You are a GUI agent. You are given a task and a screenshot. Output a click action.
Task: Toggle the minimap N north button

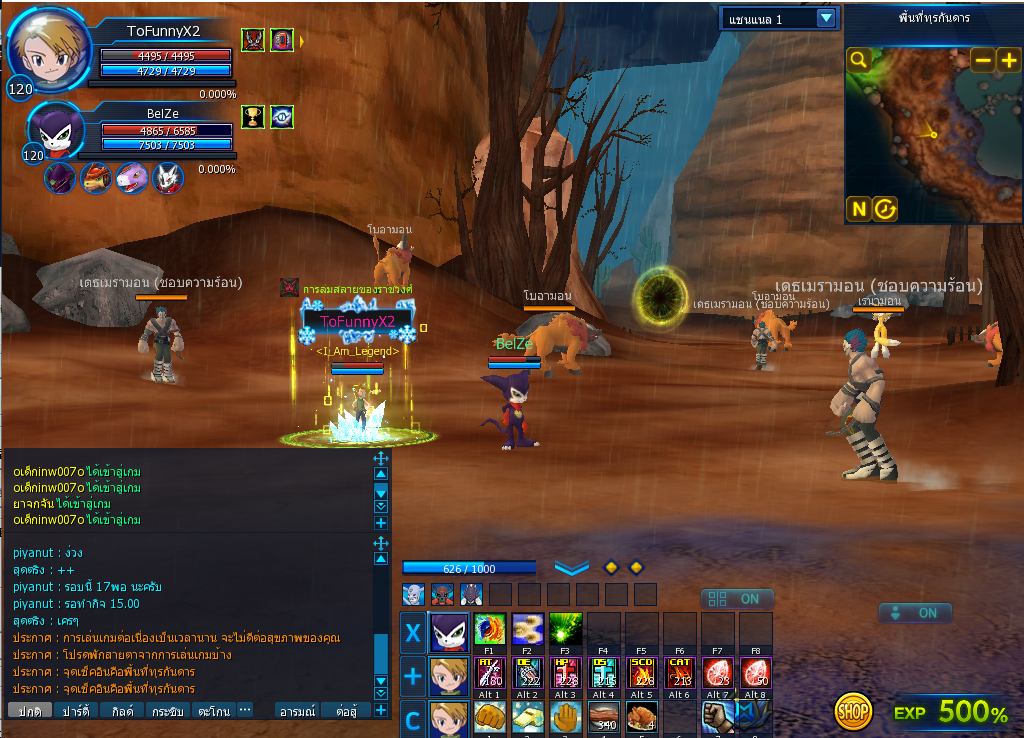click(x=858, y=208)
